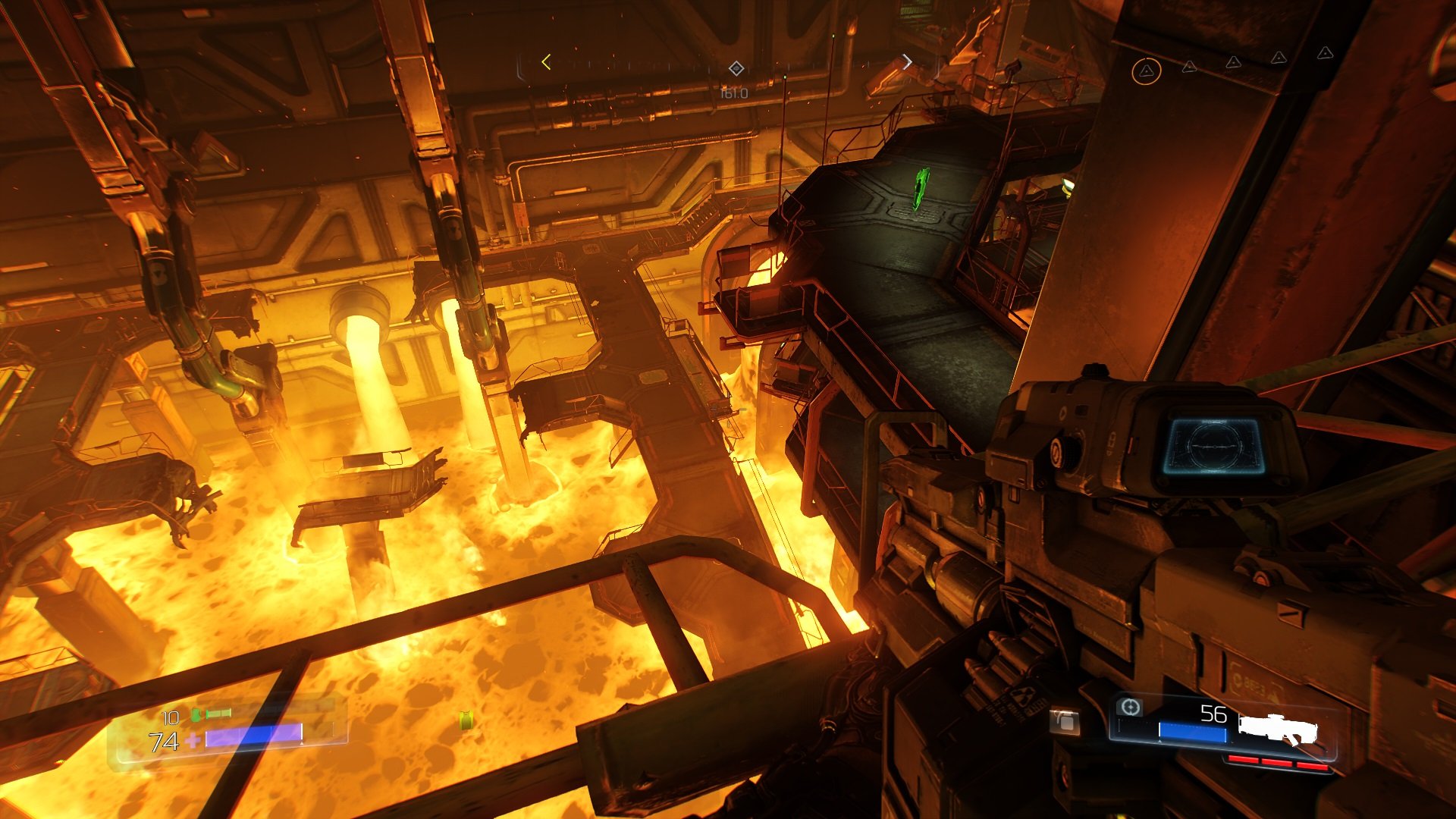Screen dimensions: 1456x819
Task: Click the white right compass arrow
Action: [x=907, y=62]
